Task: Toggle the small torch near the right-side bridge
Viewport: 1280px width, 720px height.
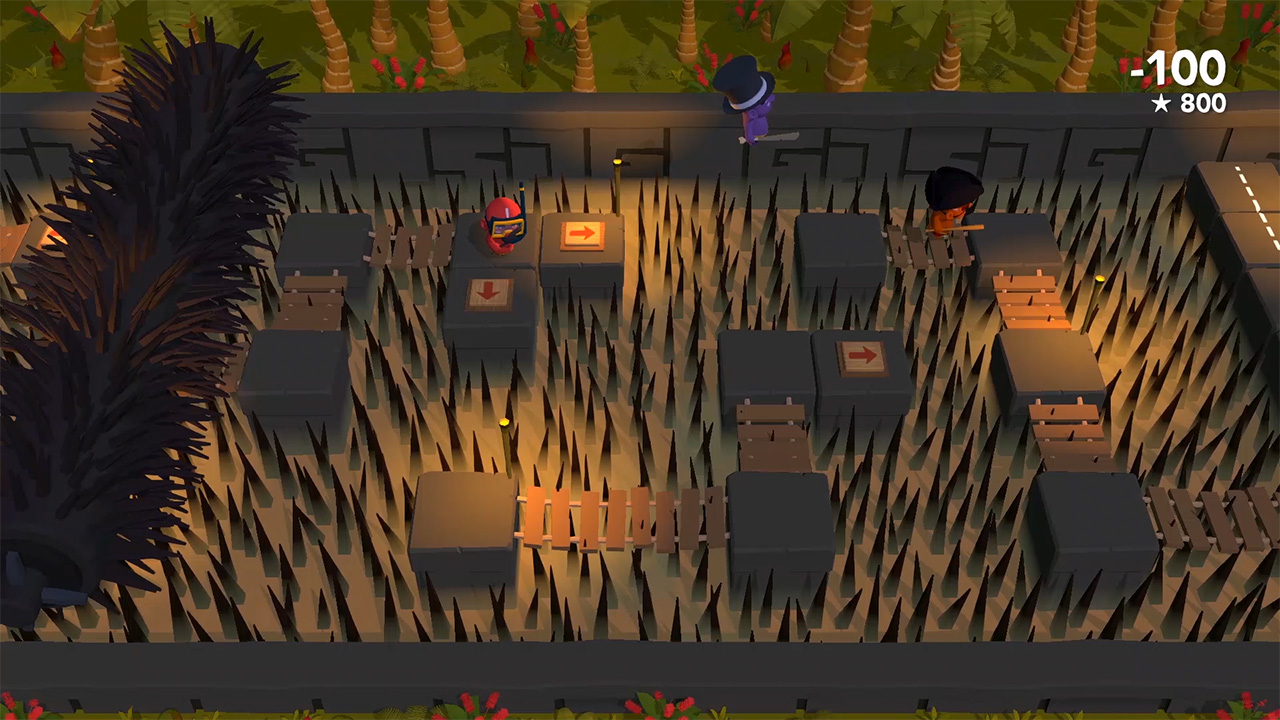Action: coord(1100,280)
